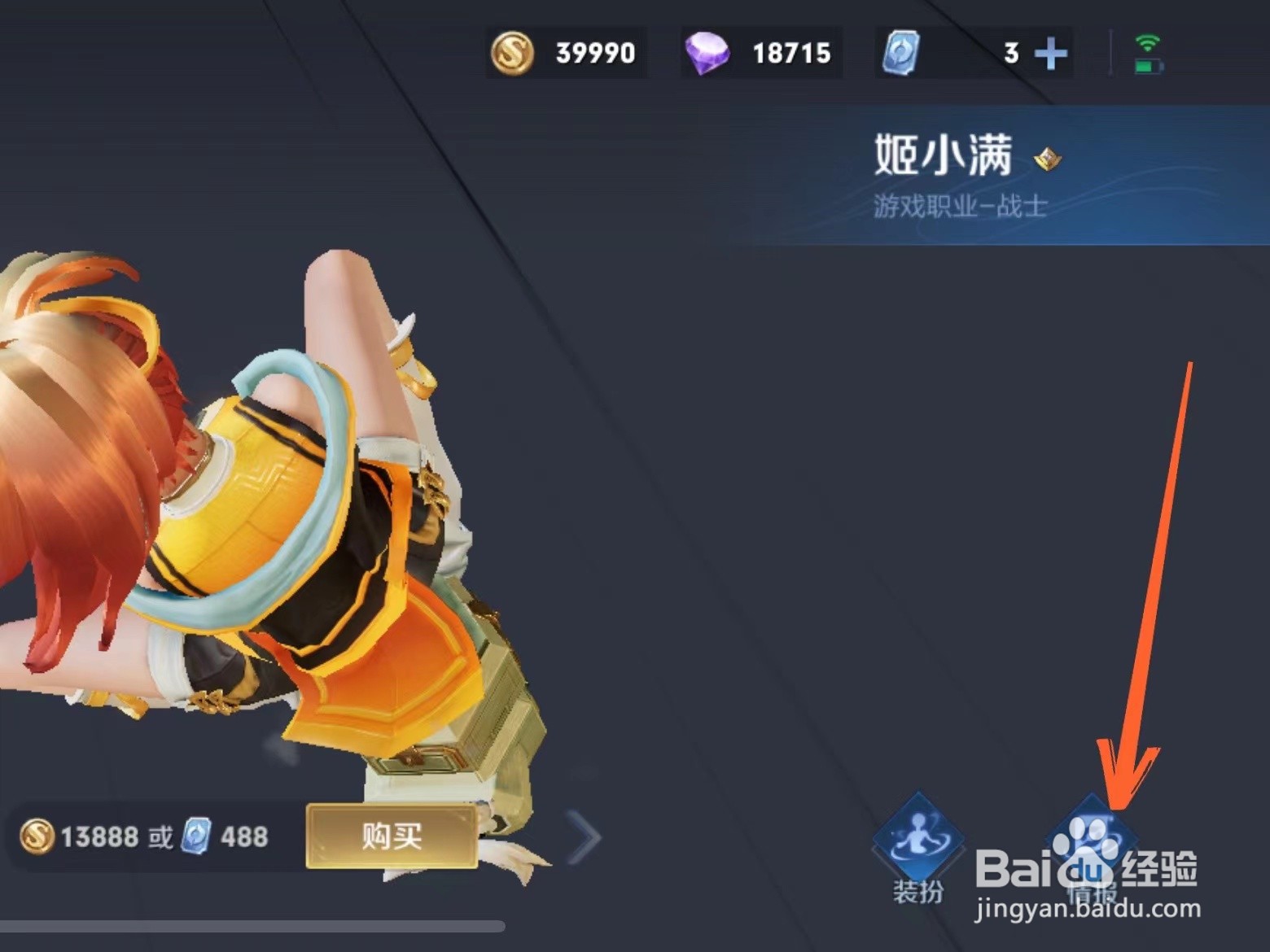Screen dimensions: 1270x952
Task: Tap the plus icon to add hero cards
Action: [1053, 52]
